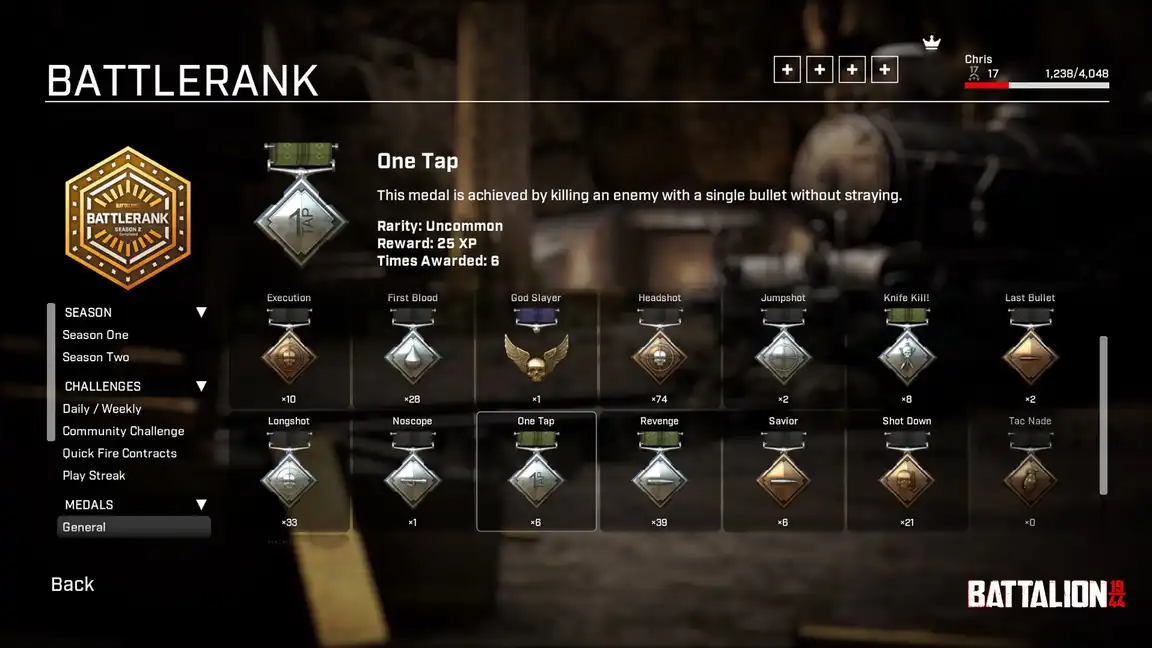Collapse the CHALLENGES section arrow

click(x=201, y=386)
